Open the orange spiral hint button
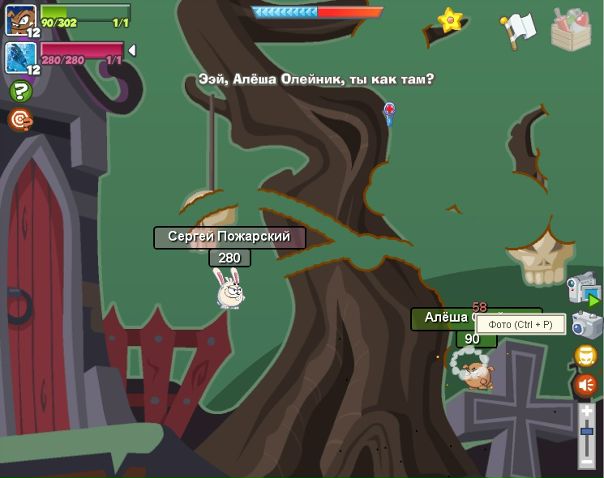This screenshot has width=604, height=478. click(19, 120)
